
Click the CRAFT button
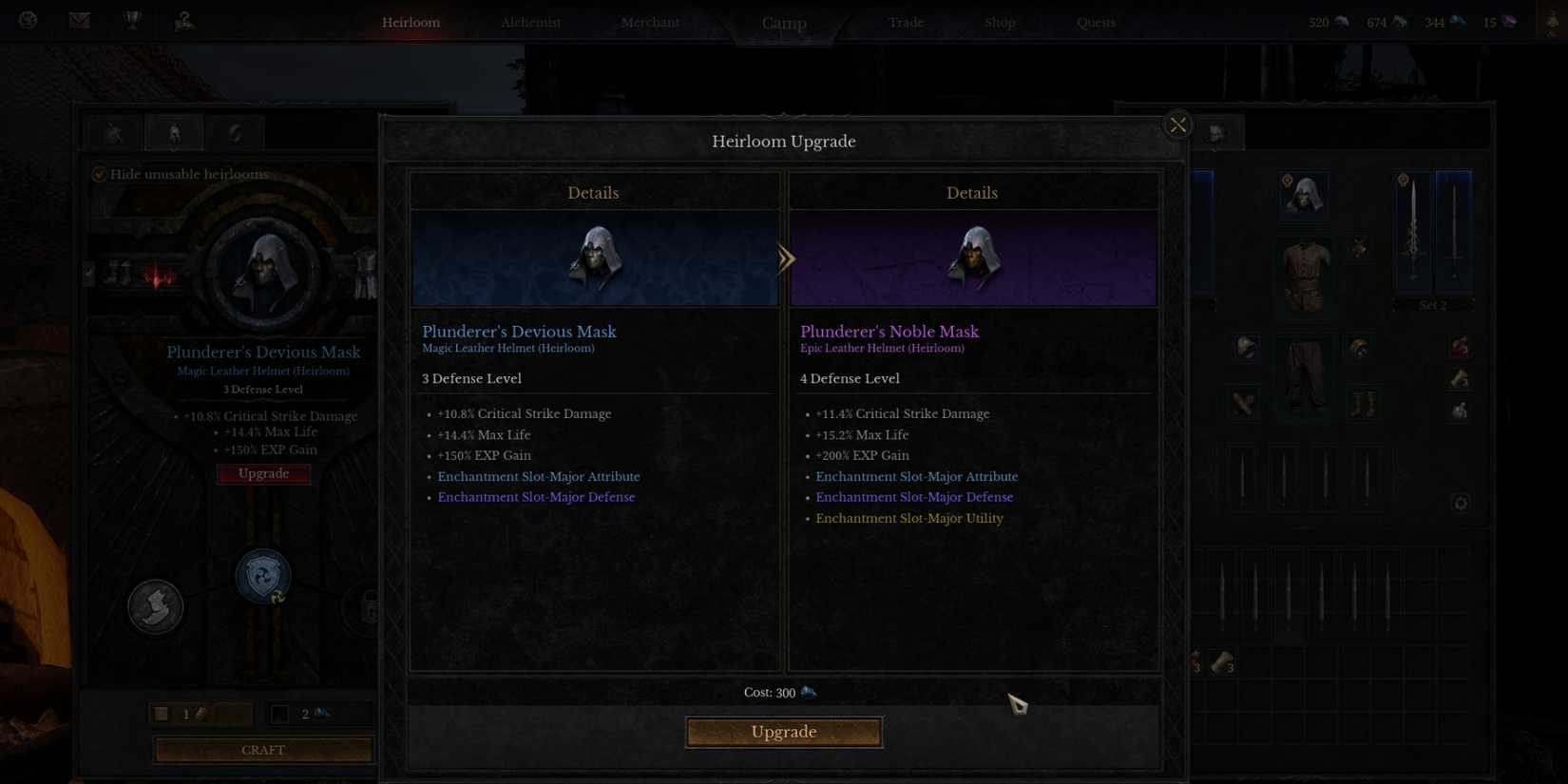(263, 750)
